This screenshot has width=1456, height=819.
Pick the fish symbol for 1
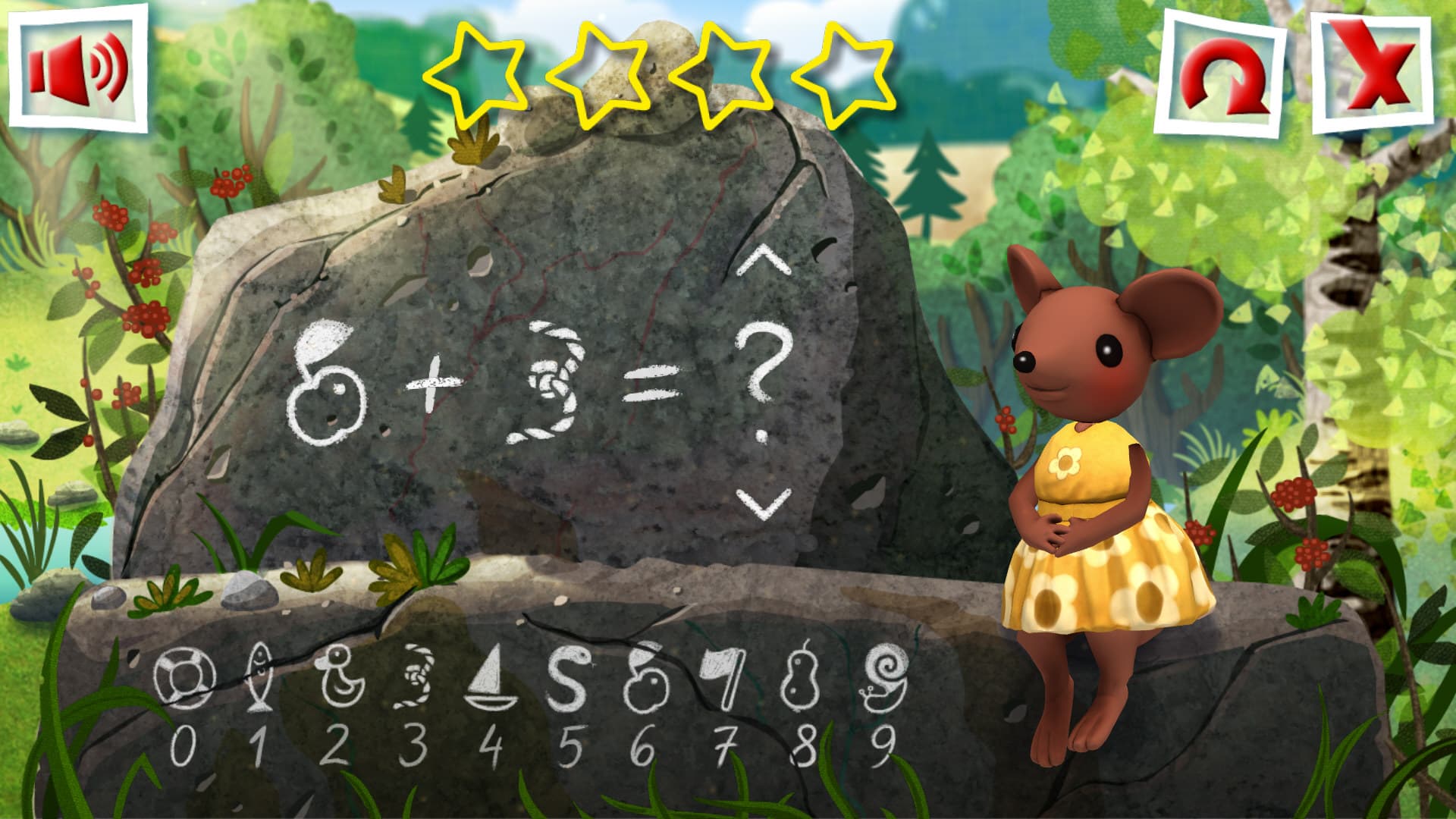click(x=259, y=677)
